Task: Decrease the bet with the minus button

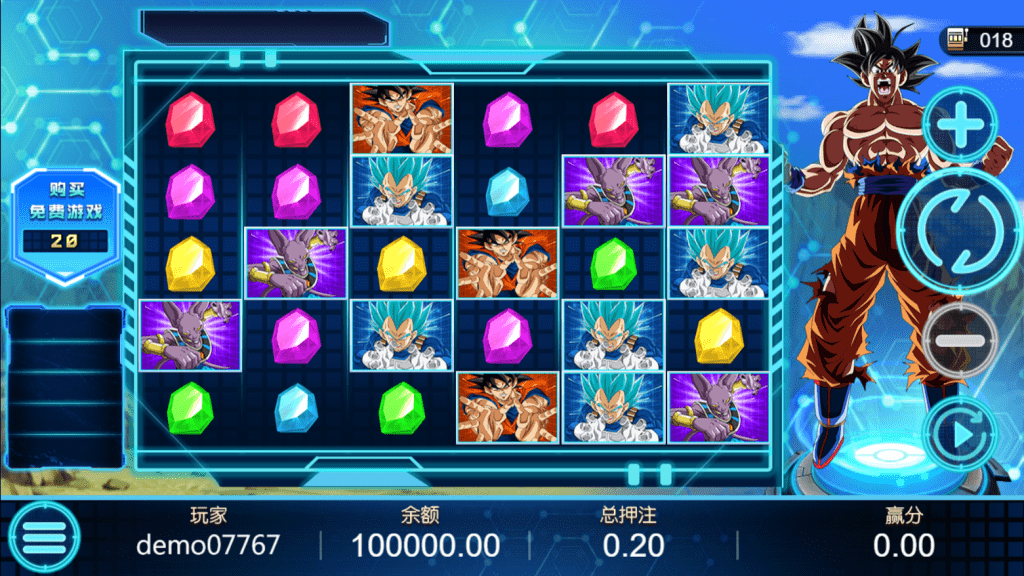Action: coord(958,340)
